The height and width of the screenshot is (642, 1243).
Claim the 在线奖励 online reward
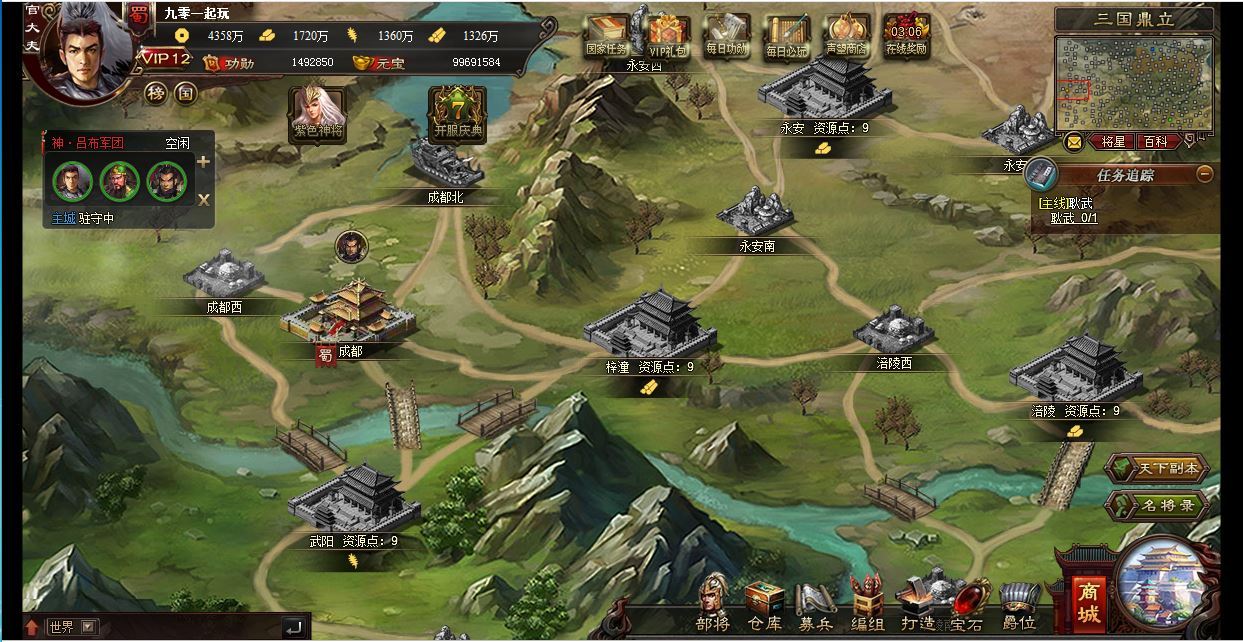[x=906, y=37]
